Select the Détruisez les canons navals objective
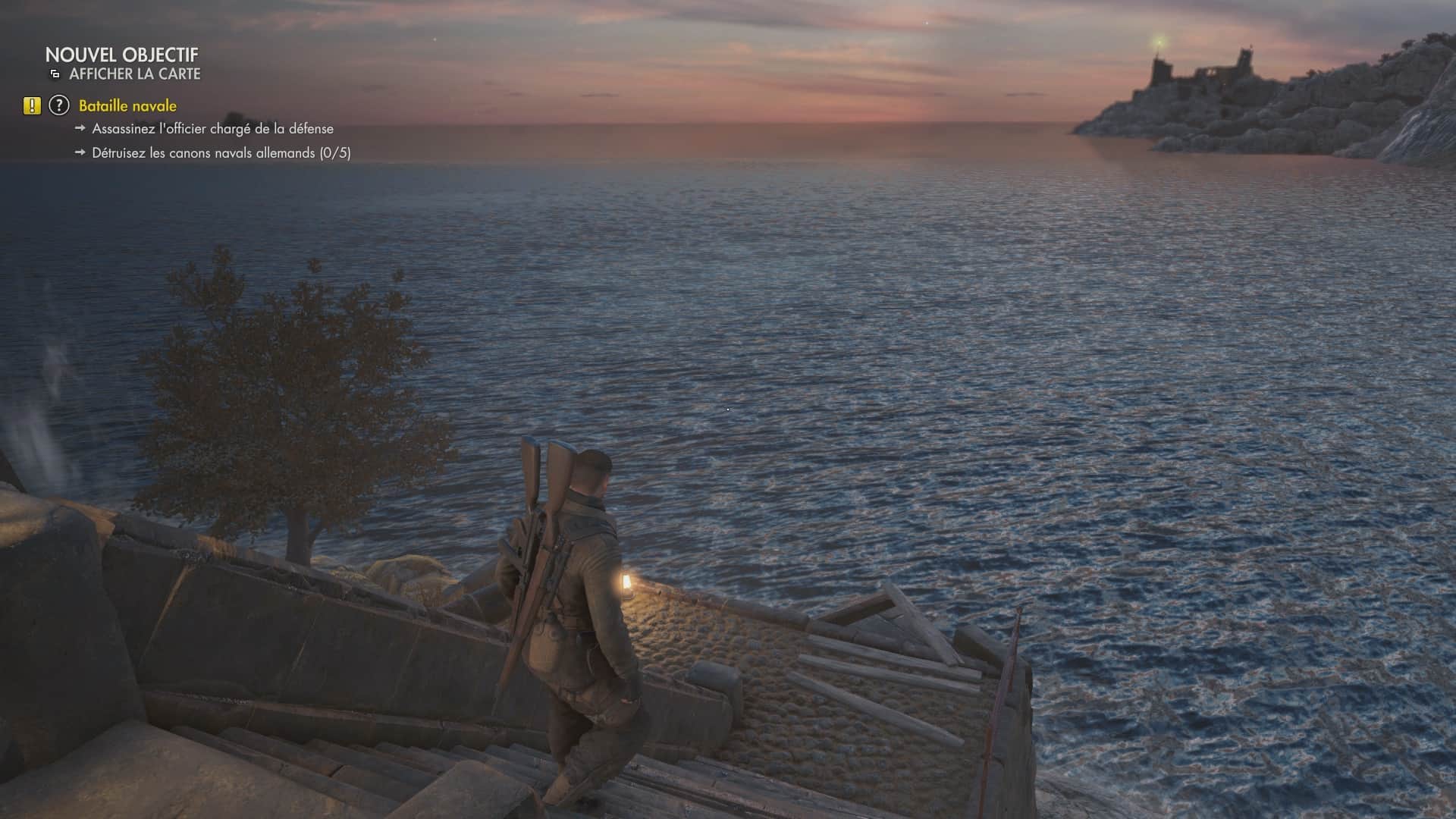The image size is (1456, 819). coord(221,153)
